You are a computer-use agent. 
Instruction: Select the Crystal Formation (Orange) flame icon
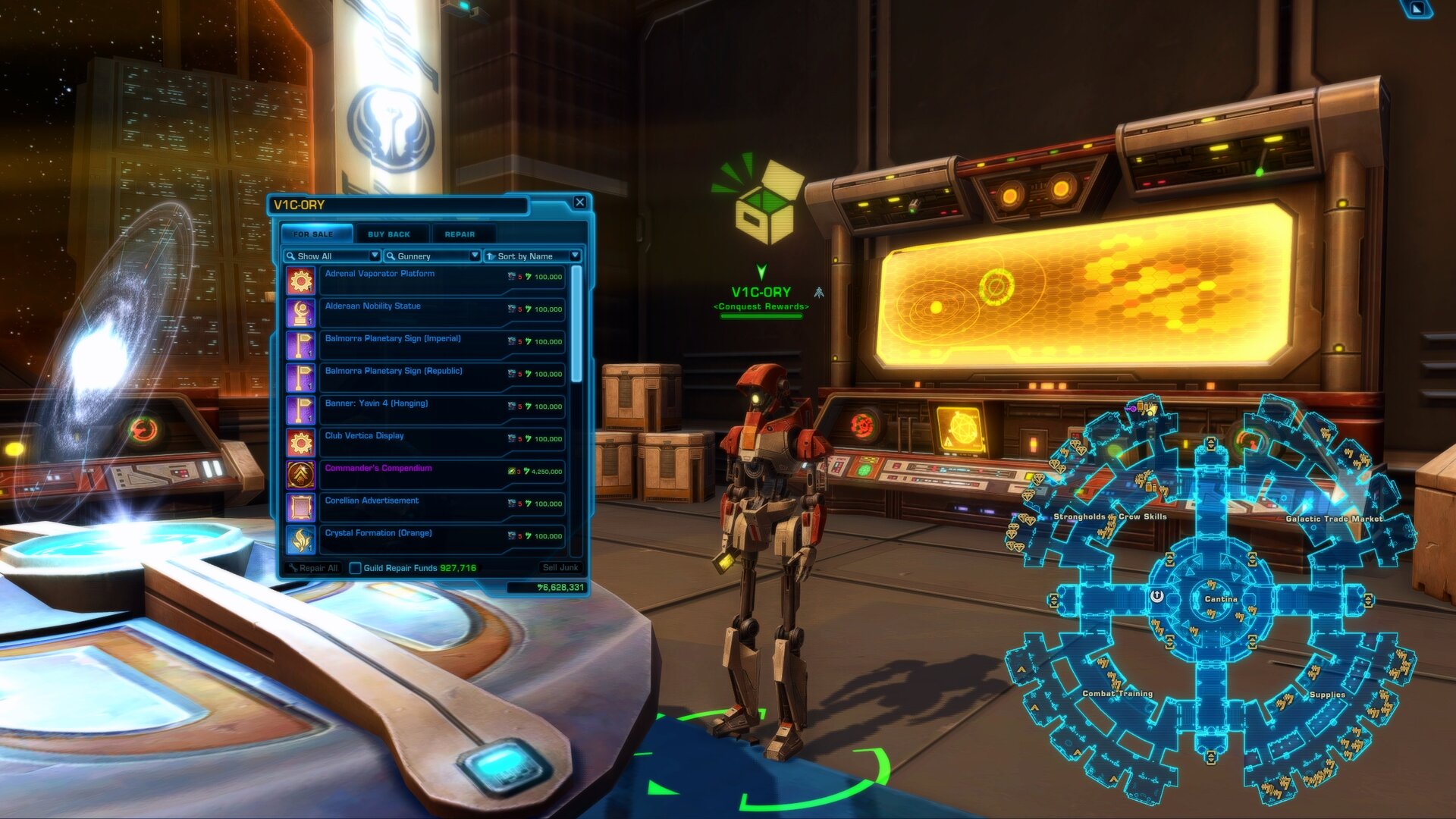click(x=303, y=537)
